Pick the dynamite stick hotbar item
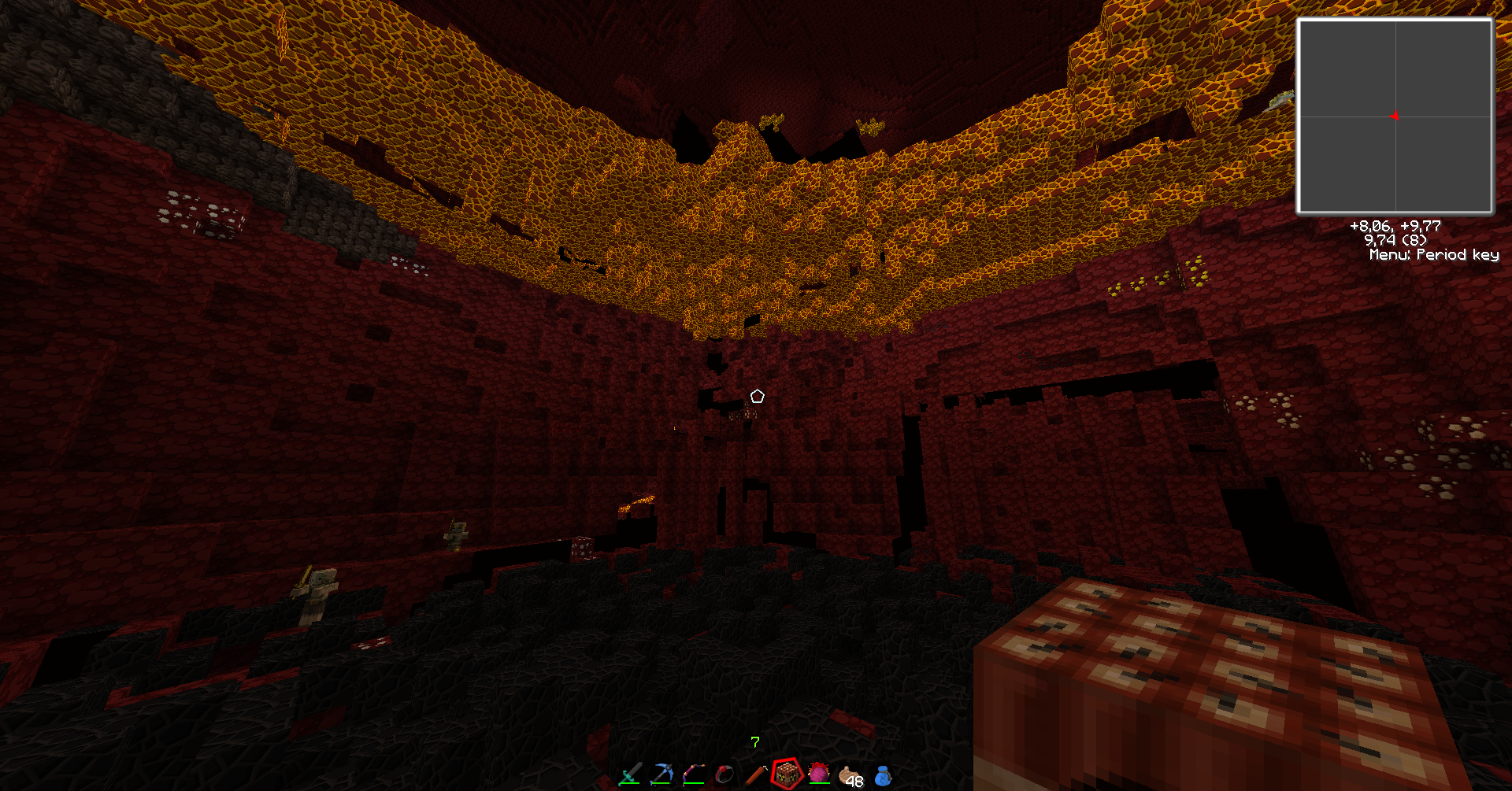 756,774
